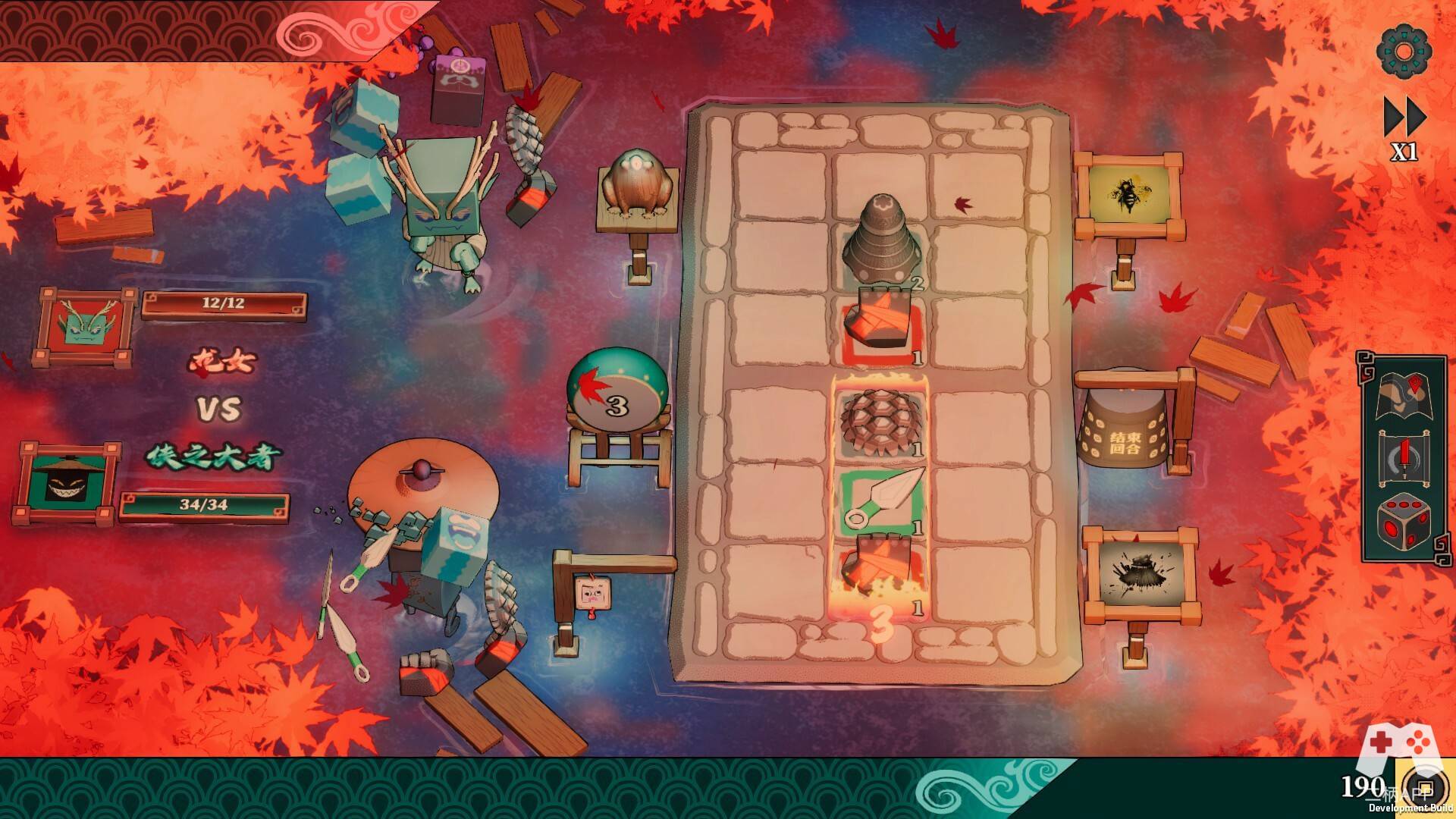Open the gear settings menu
The height and width of the screenshot is (819, 1456).
(1404, 52)
